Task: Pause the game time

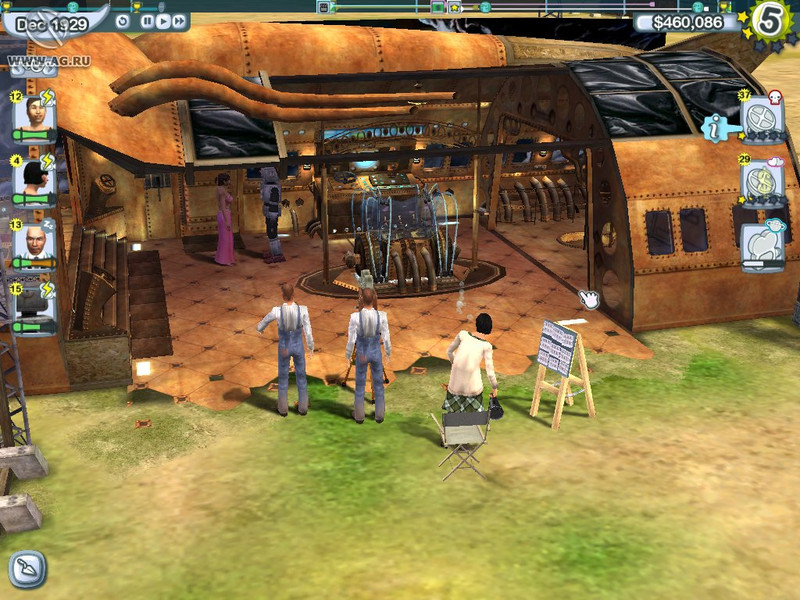Action: (147, 20)
